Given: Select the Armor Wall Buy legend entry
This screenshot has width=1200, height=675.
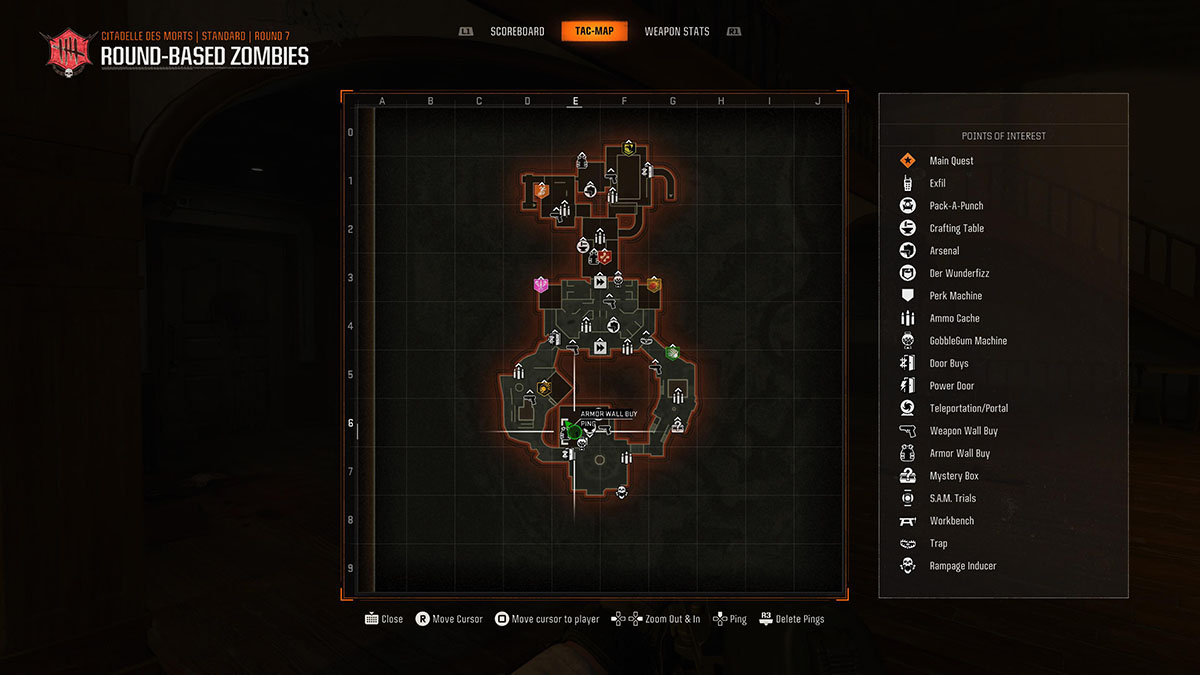Looking at the screenshot, I should click(x=959, y=453).
